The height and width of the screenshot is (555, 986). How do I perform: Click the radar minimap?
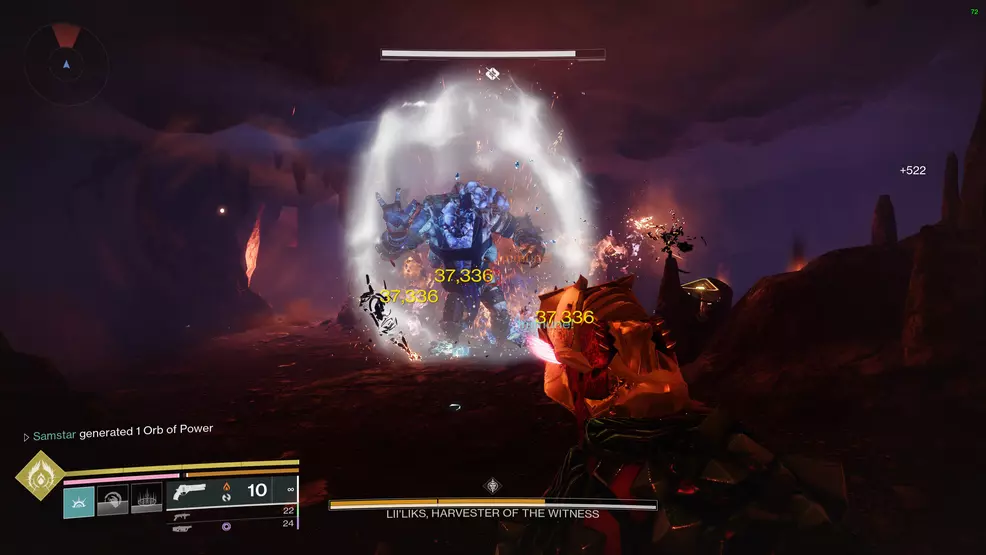(67, 63)
